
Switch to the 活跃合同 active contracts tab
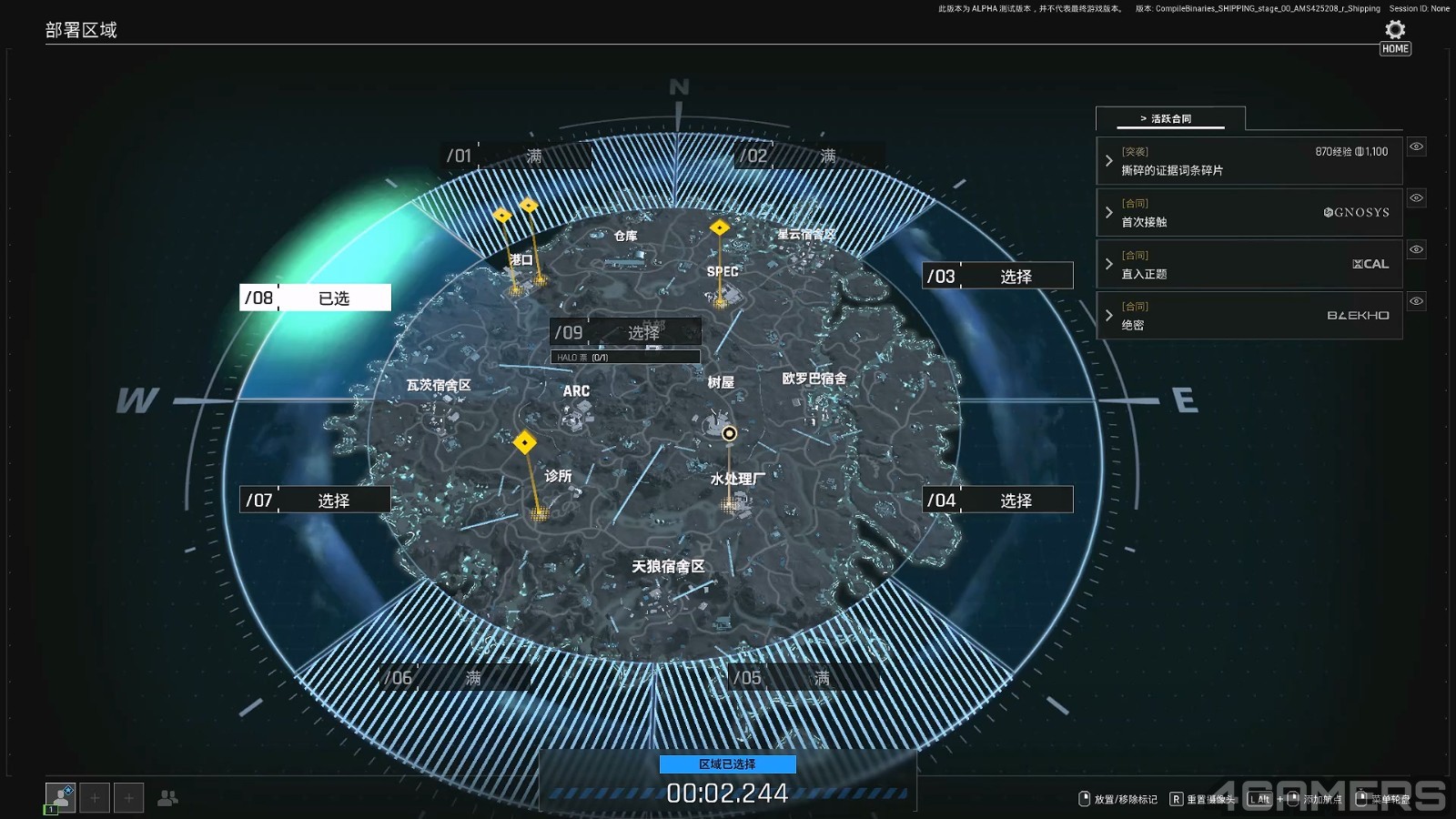tap(1169, 118)
